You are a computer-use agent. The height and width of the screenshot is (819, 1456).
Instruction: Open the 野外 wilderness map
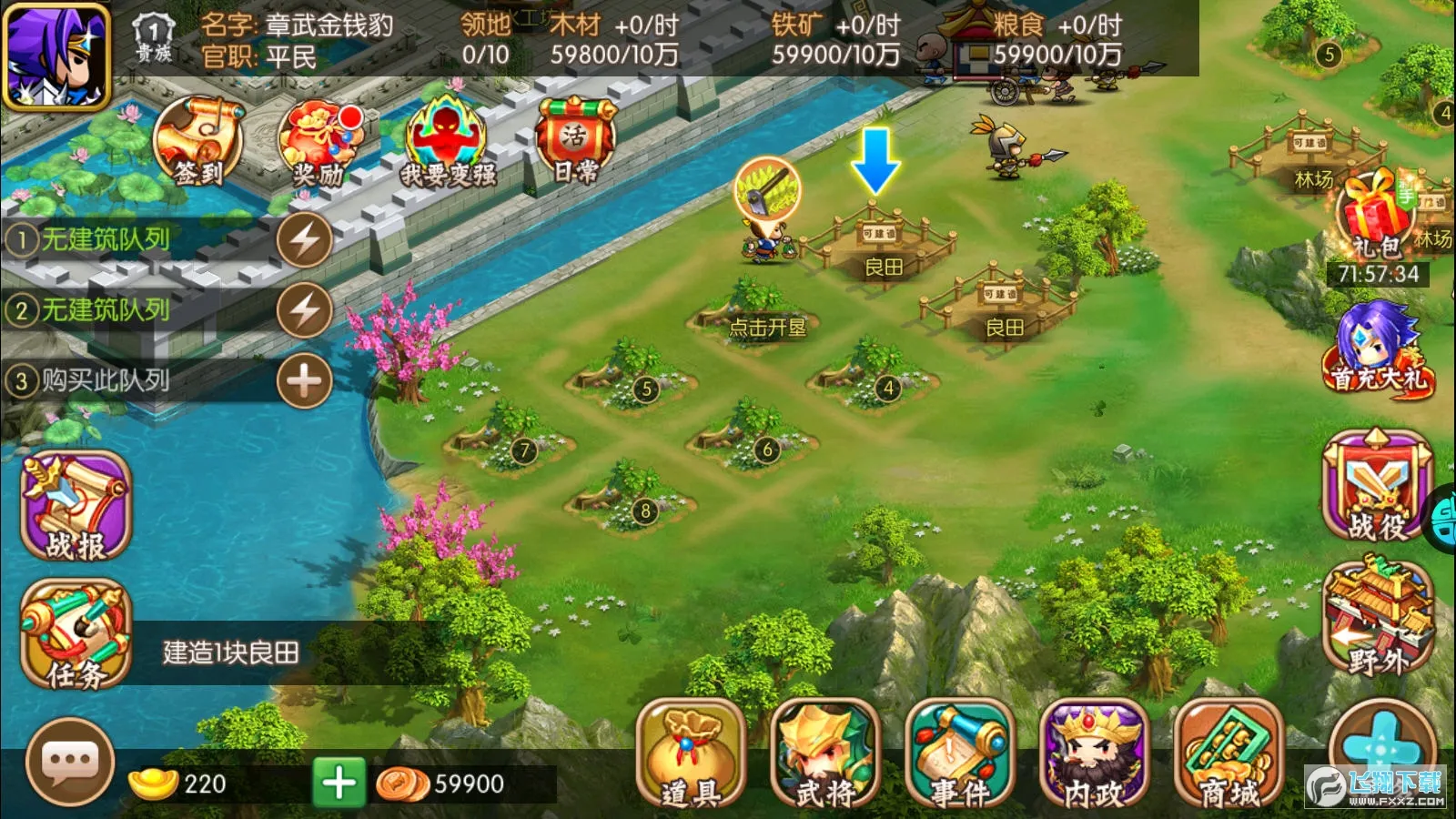tap(1376, 619)
